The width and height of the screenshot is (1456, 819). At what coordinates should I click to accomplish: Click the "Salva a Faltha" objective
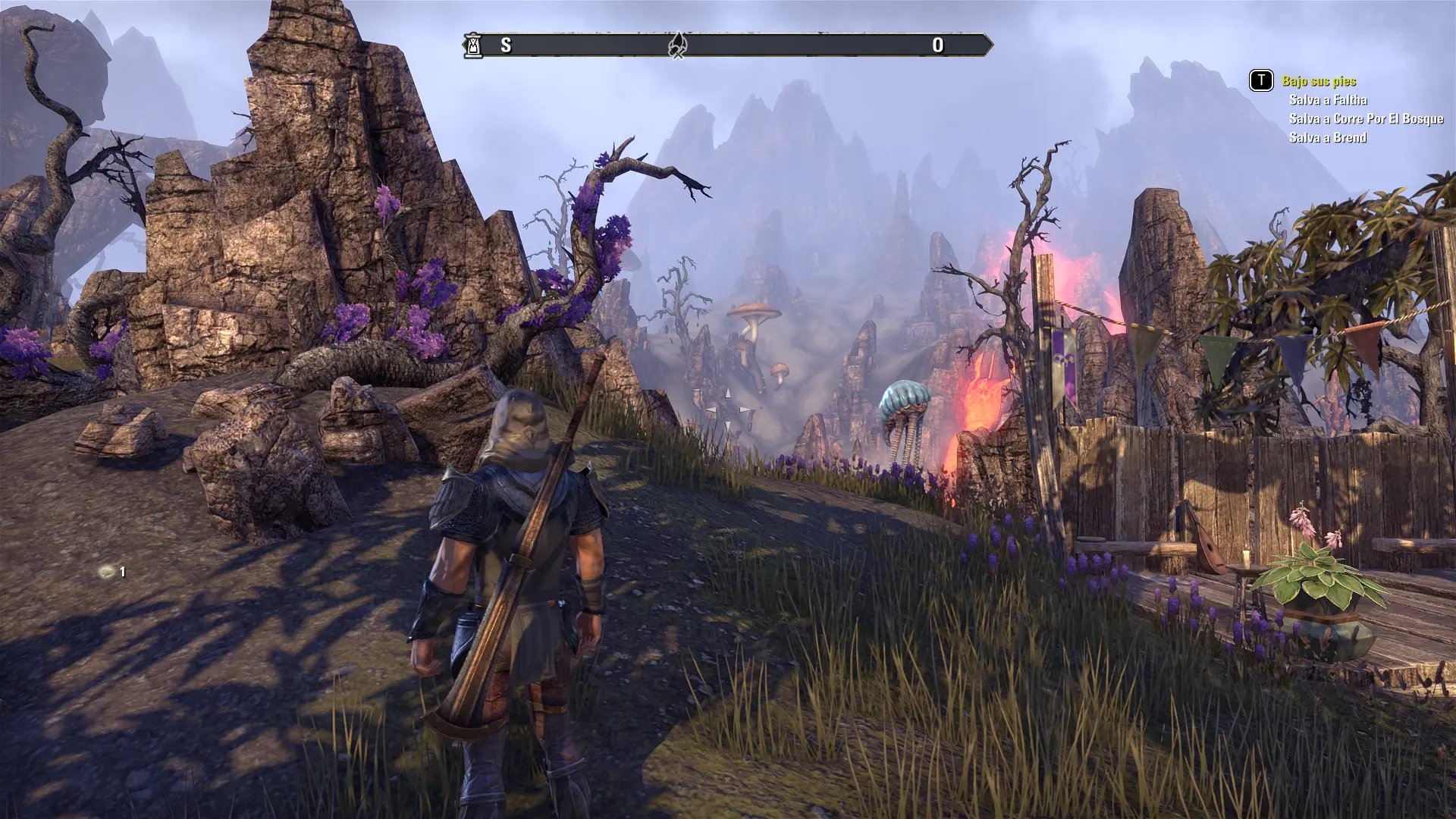(x=1328, y=100)
